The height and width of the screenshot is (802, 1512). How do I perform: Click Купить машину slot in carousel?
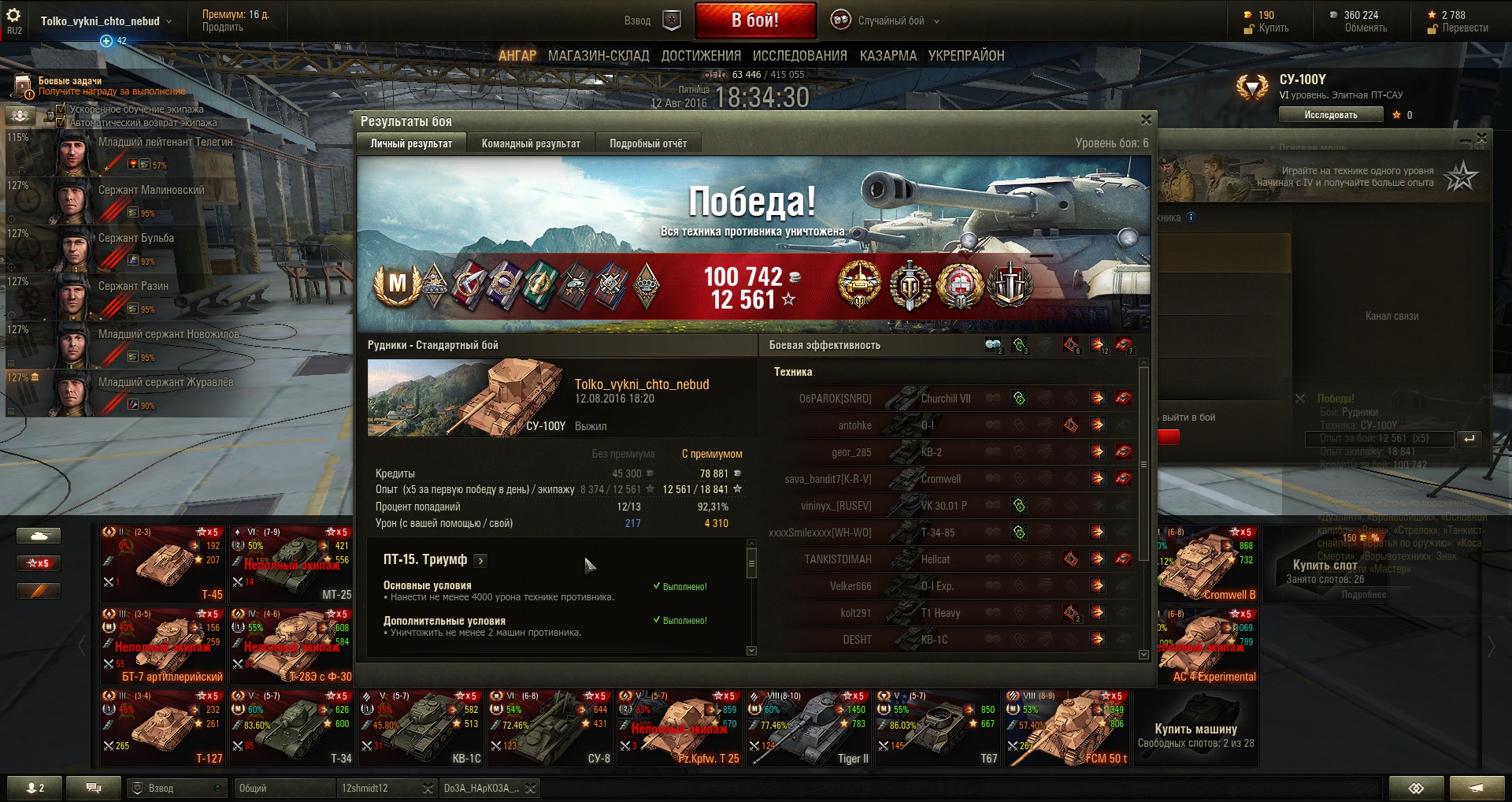pos(1195,729)
